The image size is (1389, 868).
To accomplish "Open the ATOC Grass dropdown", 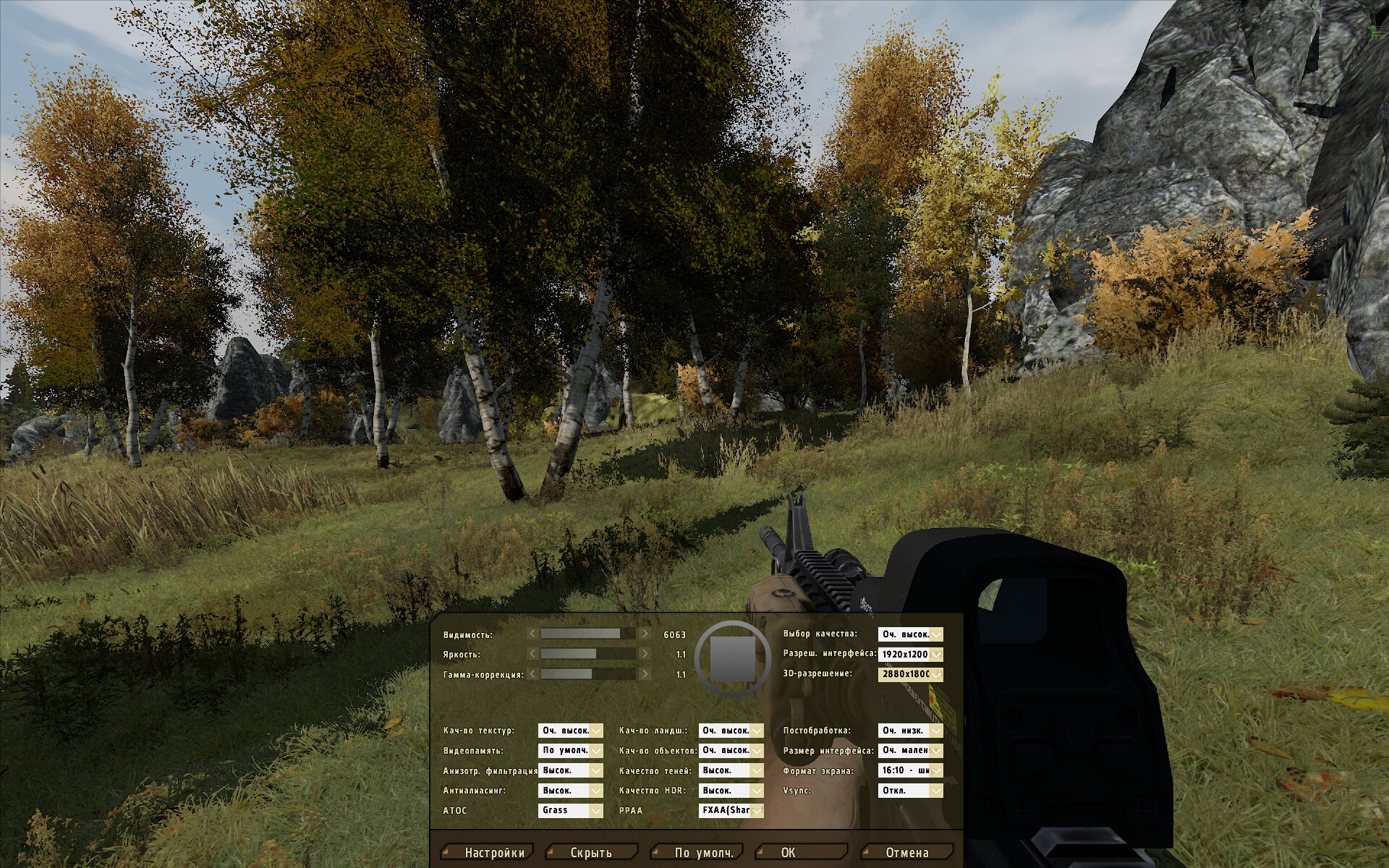I will (x=571, y=810).
